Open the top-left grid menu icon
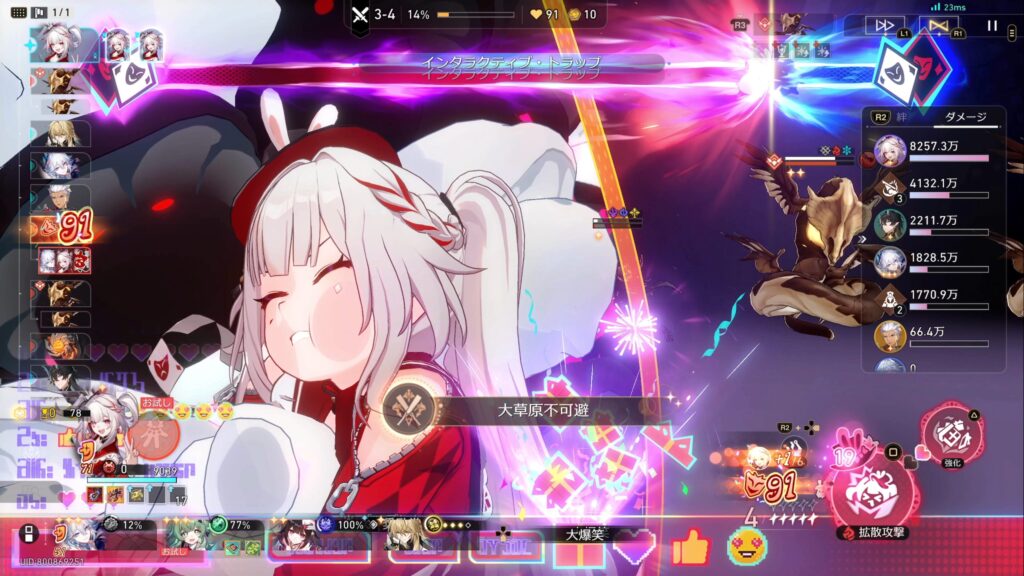1024x576 pixels. point(18,13)
